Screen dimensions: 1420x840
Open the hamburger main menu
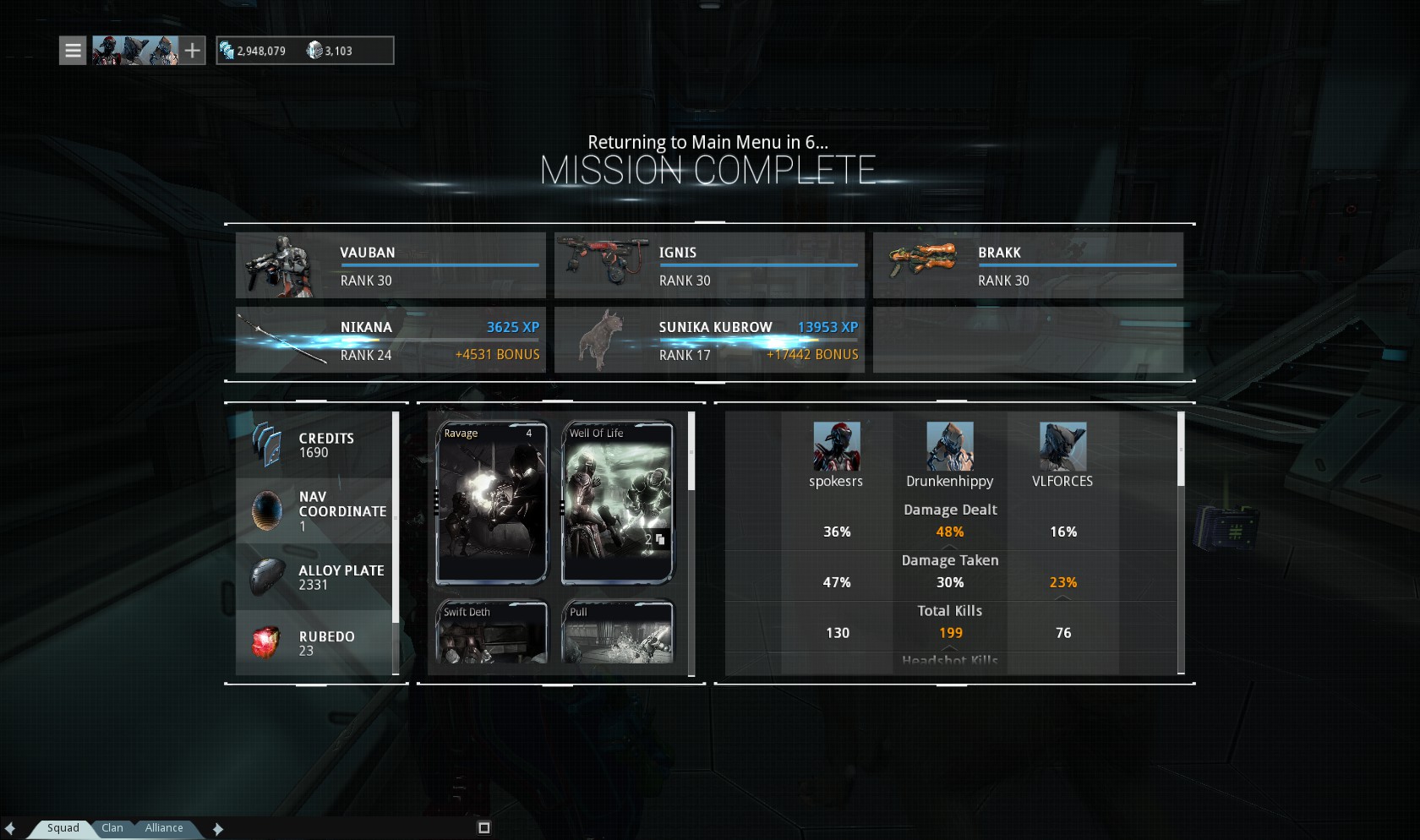point(73,51)
